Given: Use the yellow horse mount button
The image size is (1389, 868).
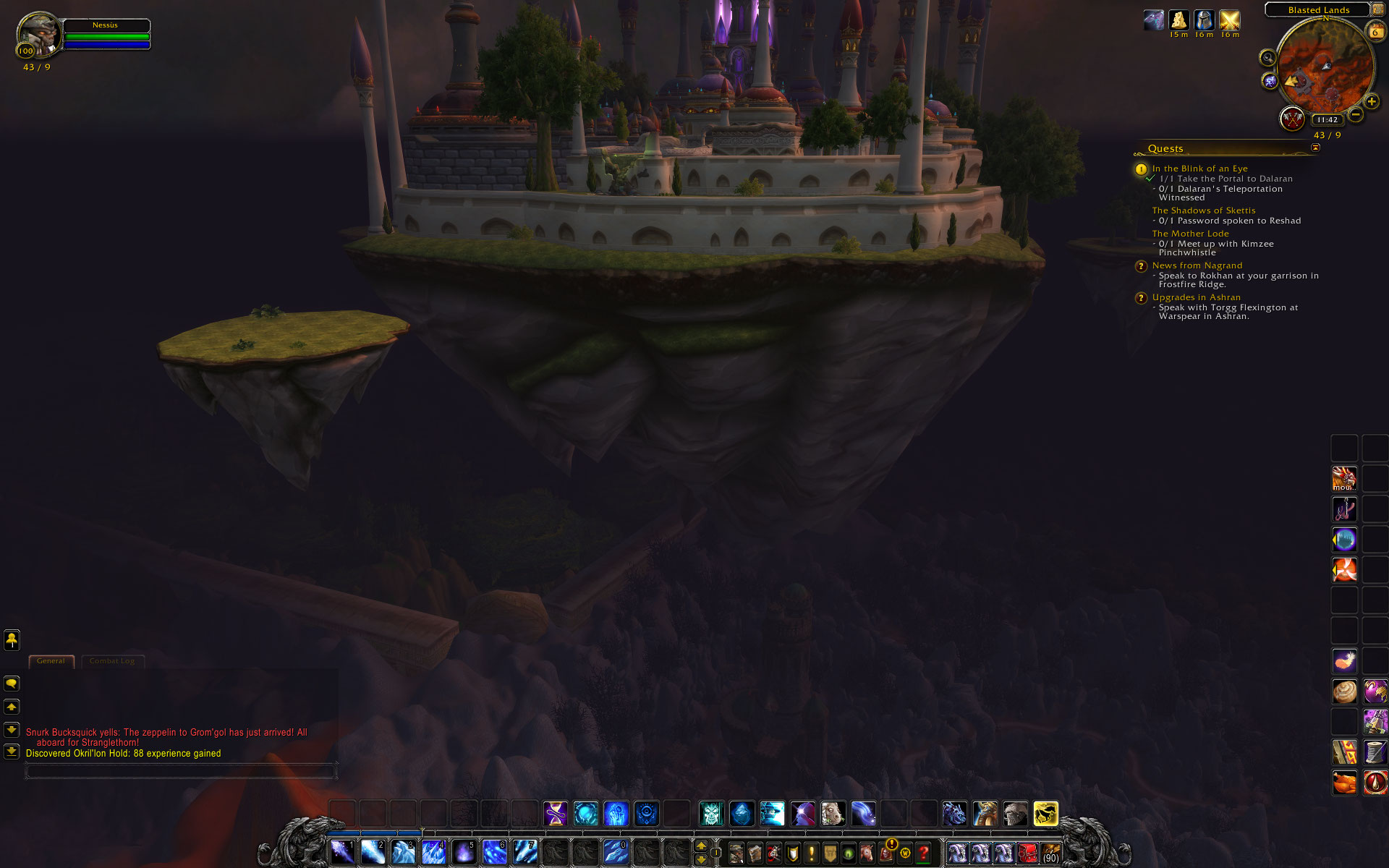Looking at the screenshot, I should click(1045, 814).
